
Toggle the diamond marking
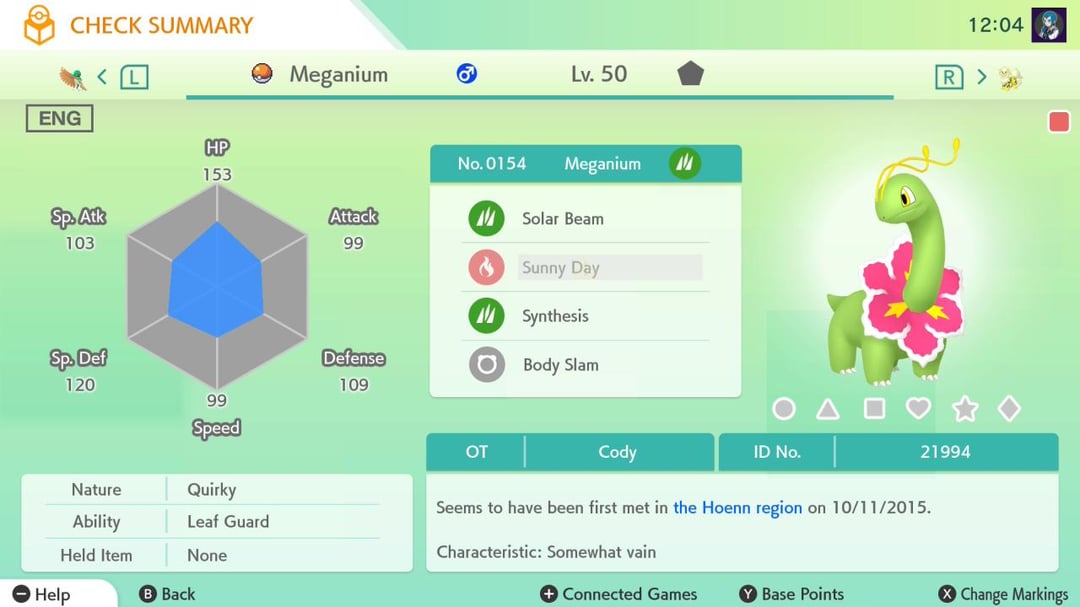tap(1009, 409)
